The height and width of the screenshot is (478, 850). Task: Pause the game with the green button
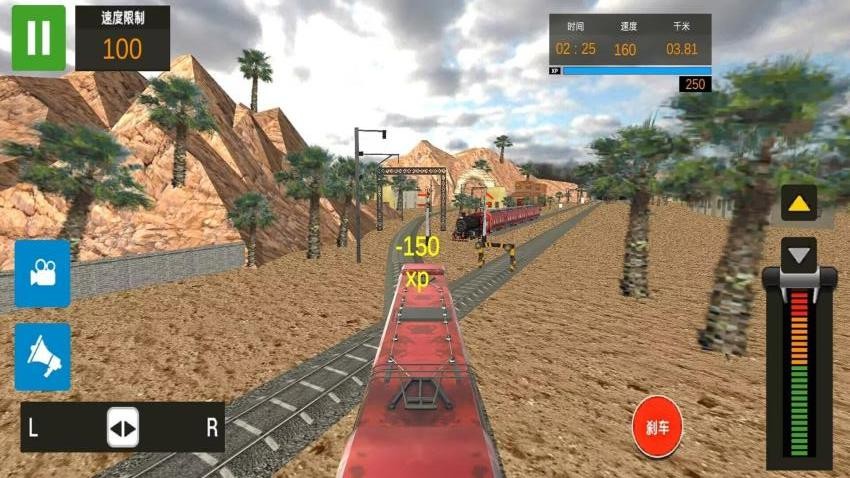[x=38, y=38]
